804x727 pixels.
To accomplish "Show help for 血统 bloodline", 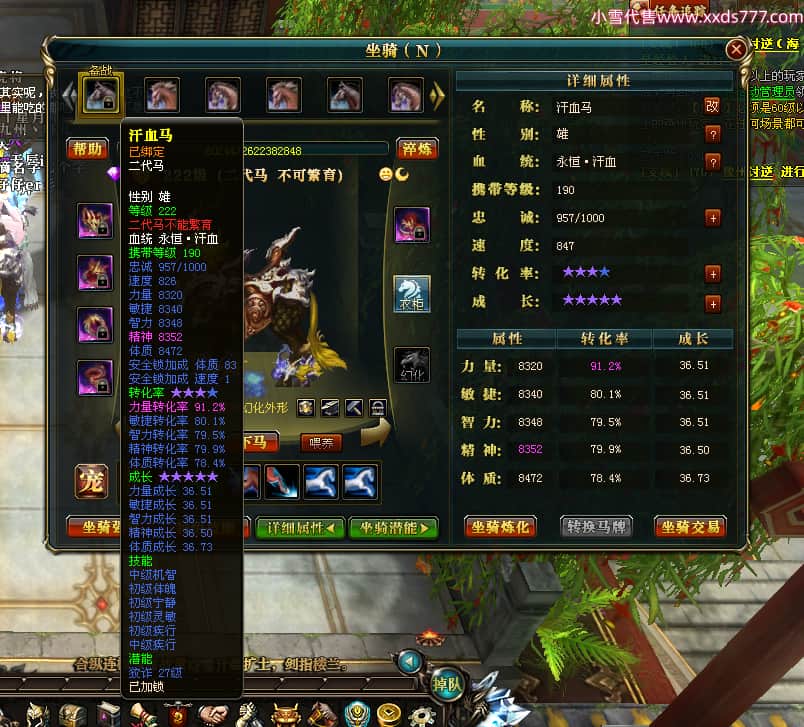I will tap(712, 162).
